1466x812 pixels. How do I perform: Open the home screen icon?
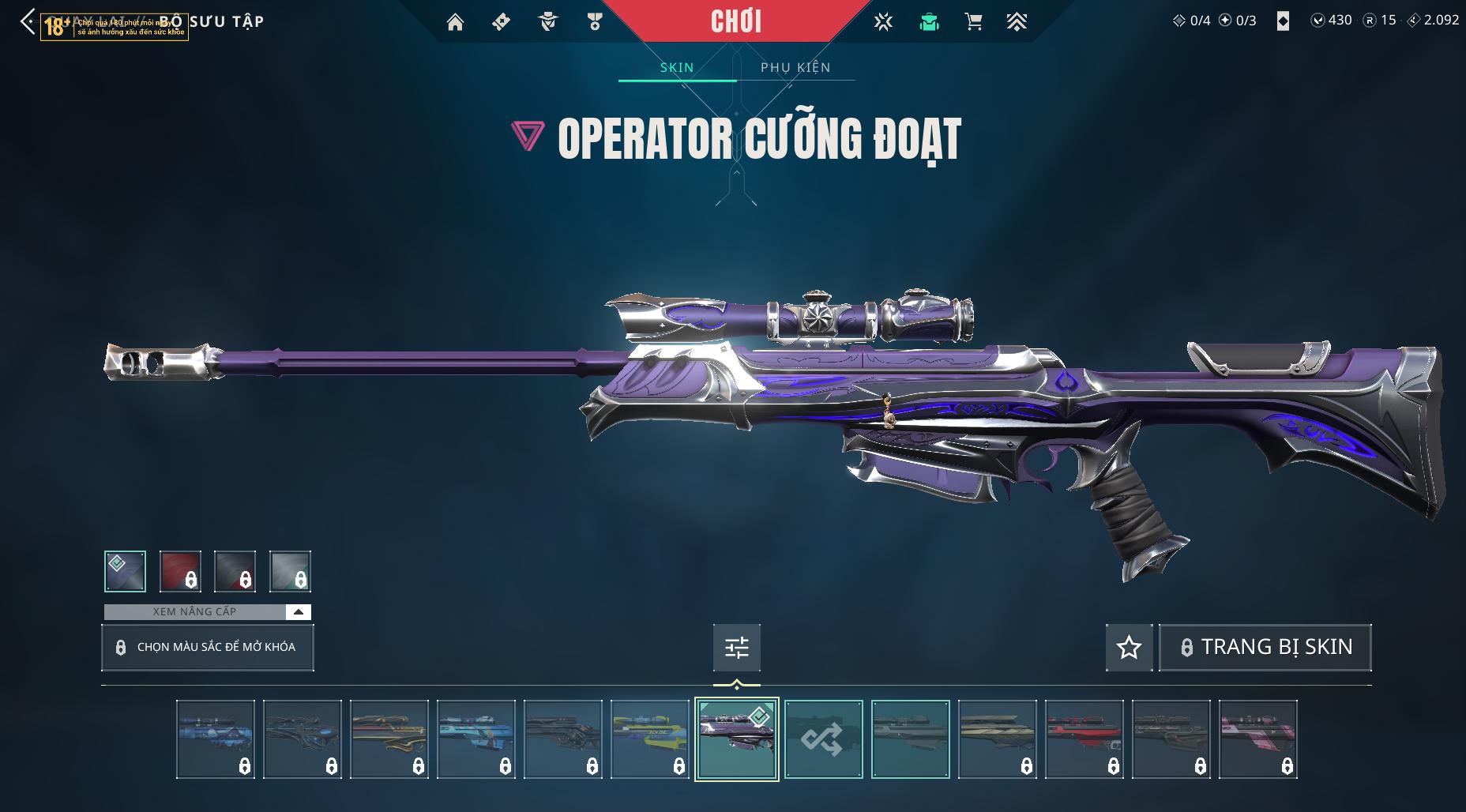tap(455, 22)
